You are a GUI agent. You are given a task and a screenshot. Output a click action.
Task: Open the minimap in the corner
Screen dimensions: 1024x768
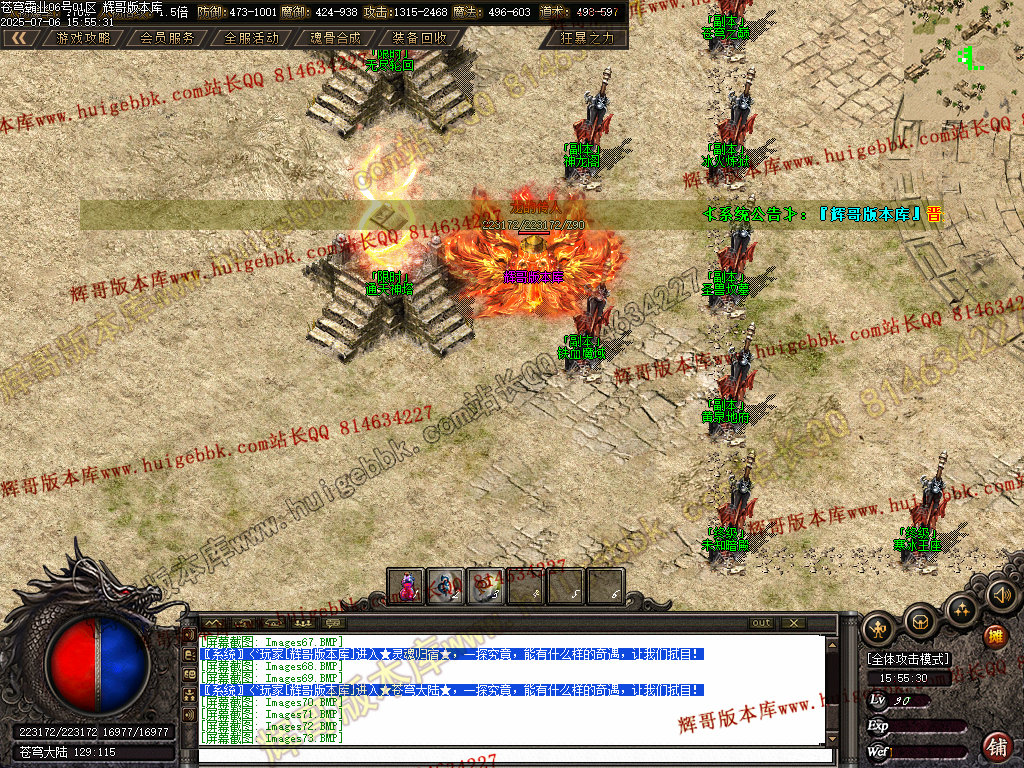pos(964,55)
